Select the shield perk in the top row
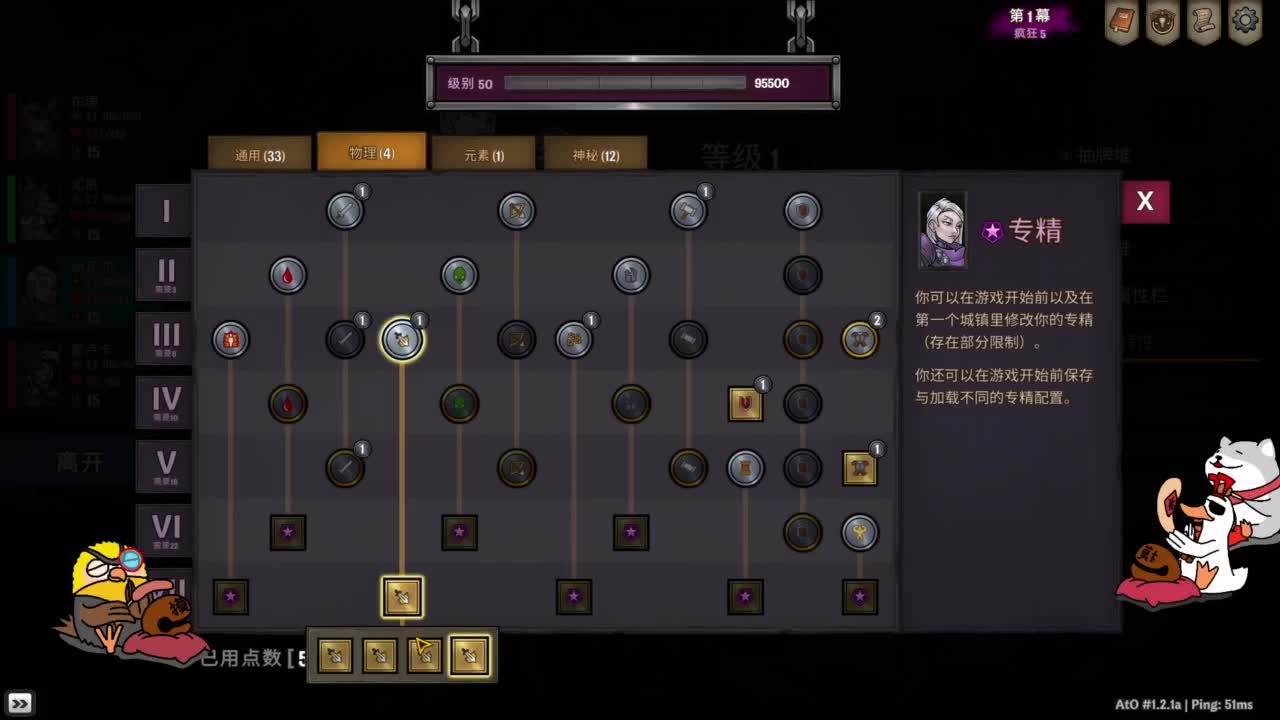The image size is (1280, 720). [803, 210]
